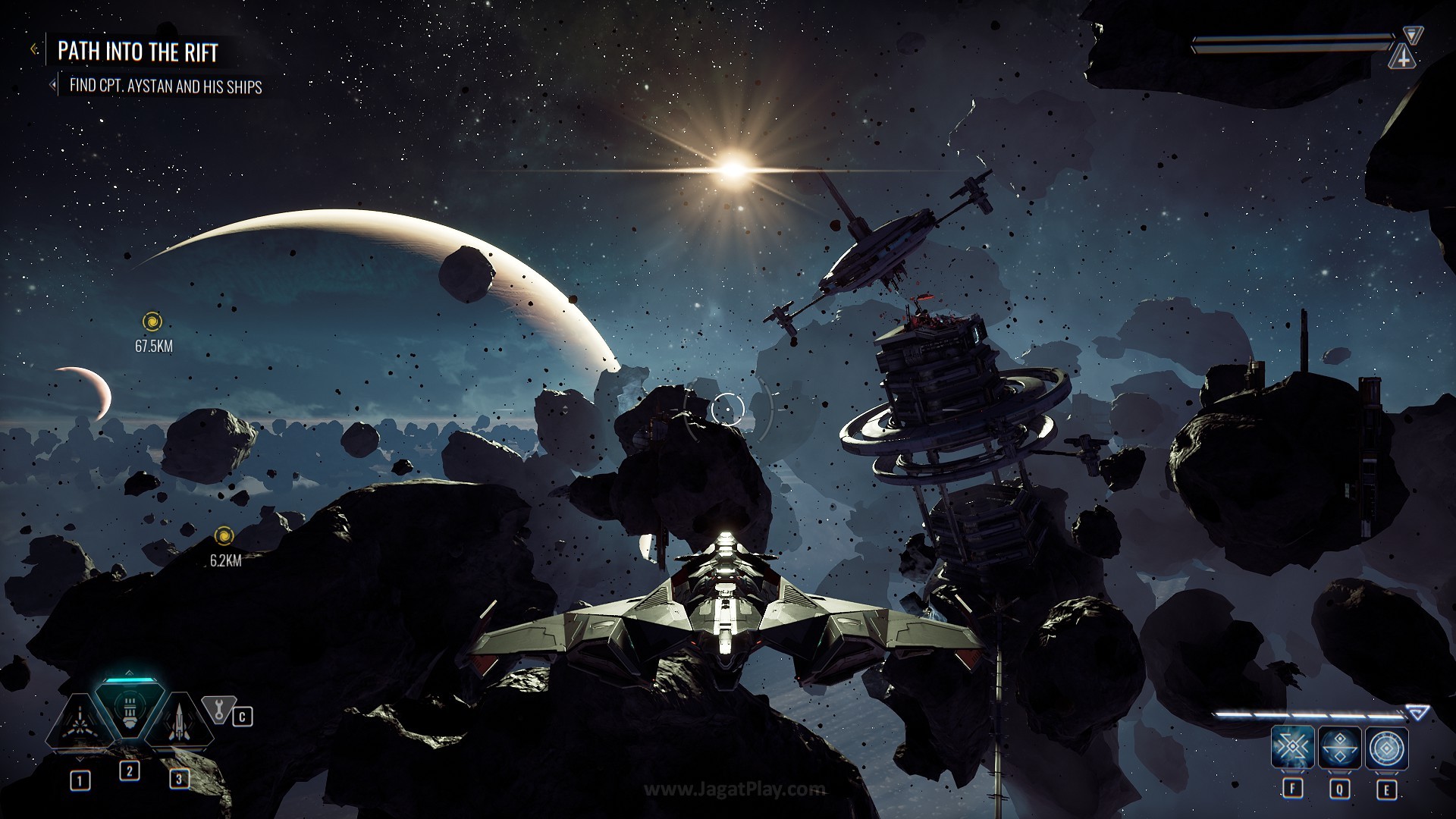Select the missile weapon slot
Viewport: 1456px width, 819px height.
[179, 723]
